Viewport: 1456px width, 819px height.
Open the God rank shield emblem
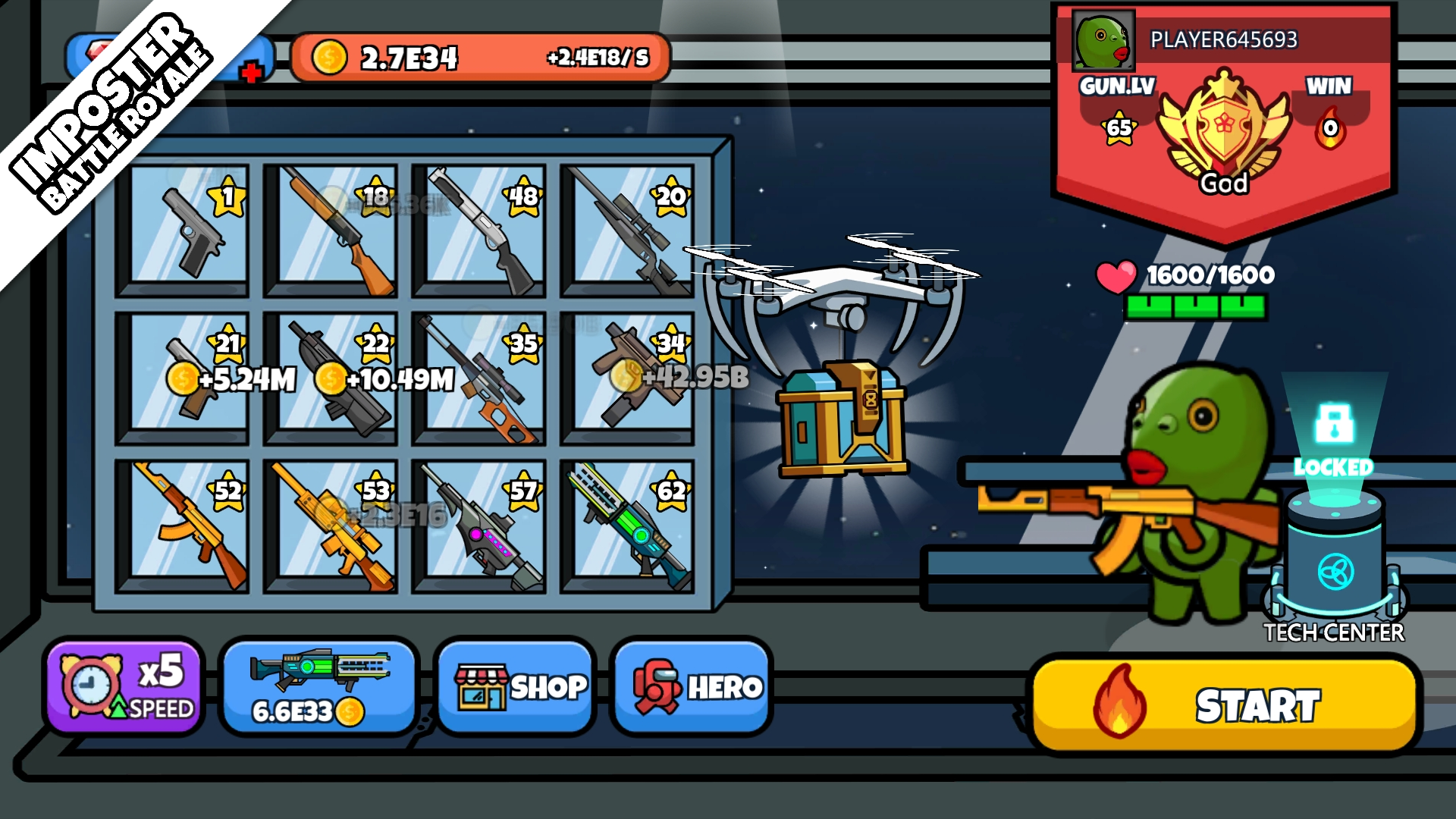coord(1226,129)
